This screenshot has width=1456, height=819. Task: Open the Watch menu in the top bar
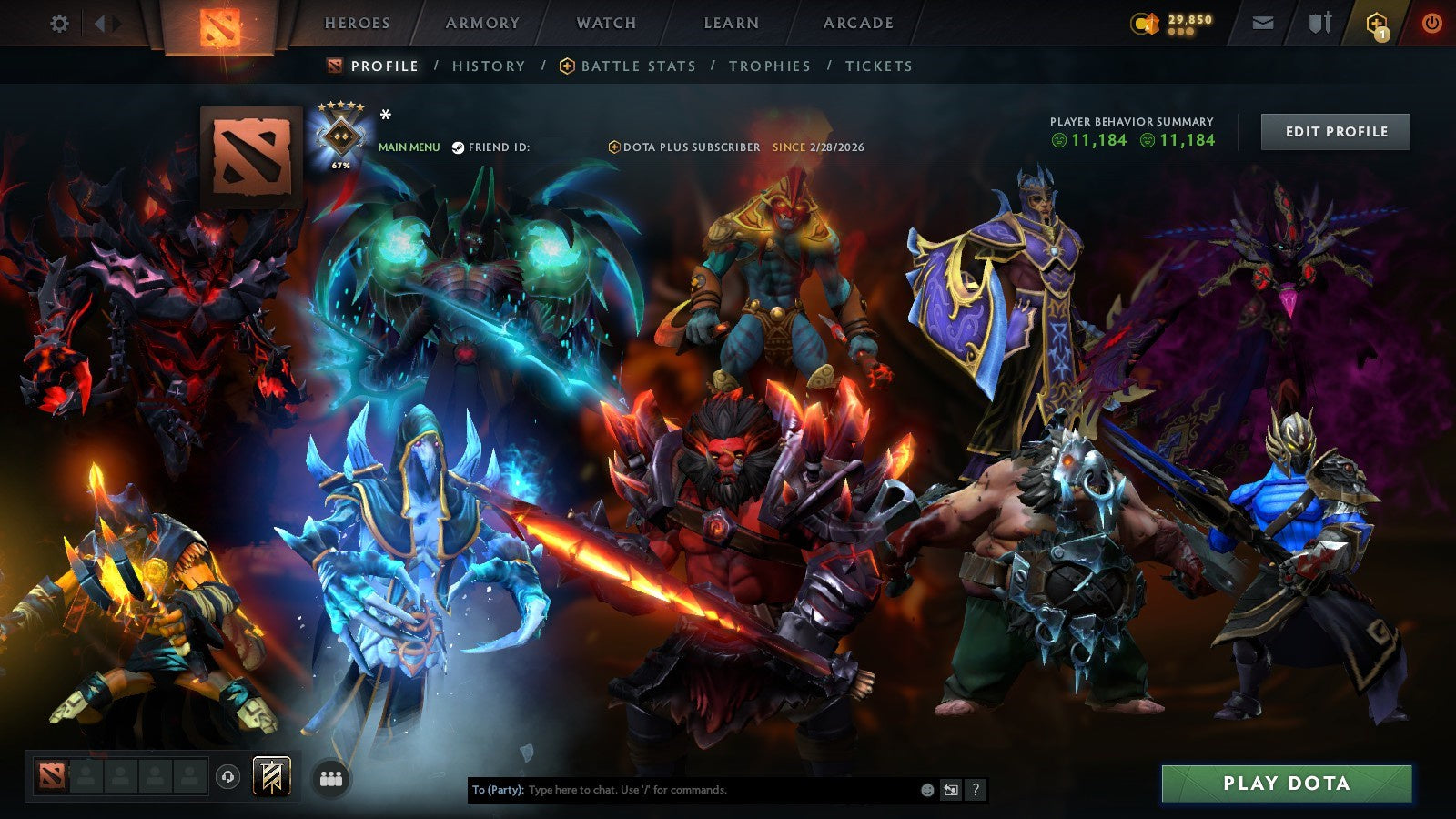[604, 23]
